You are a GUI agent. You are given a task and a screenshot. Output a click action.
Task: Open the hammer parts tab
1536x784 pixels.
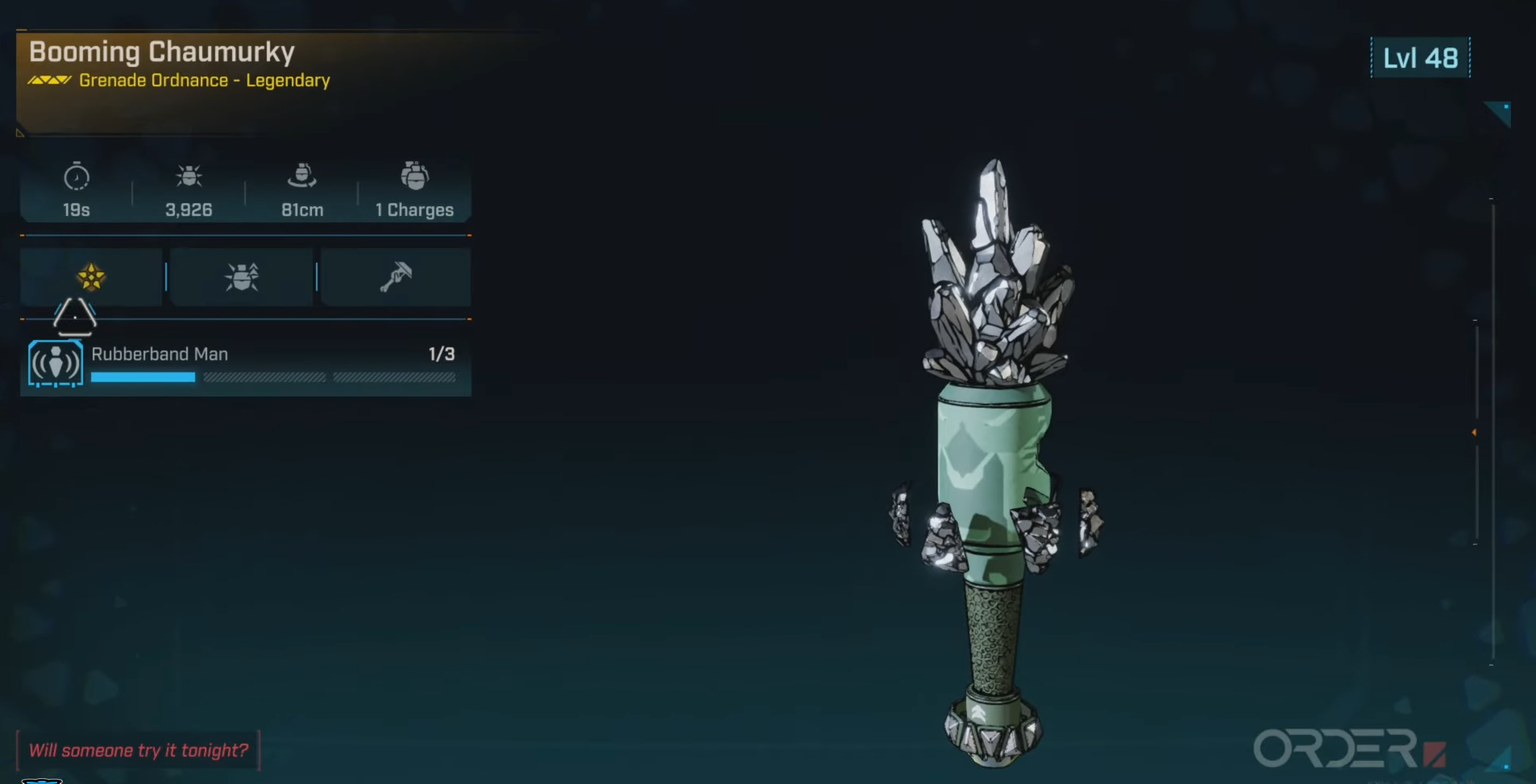point(396,276)
